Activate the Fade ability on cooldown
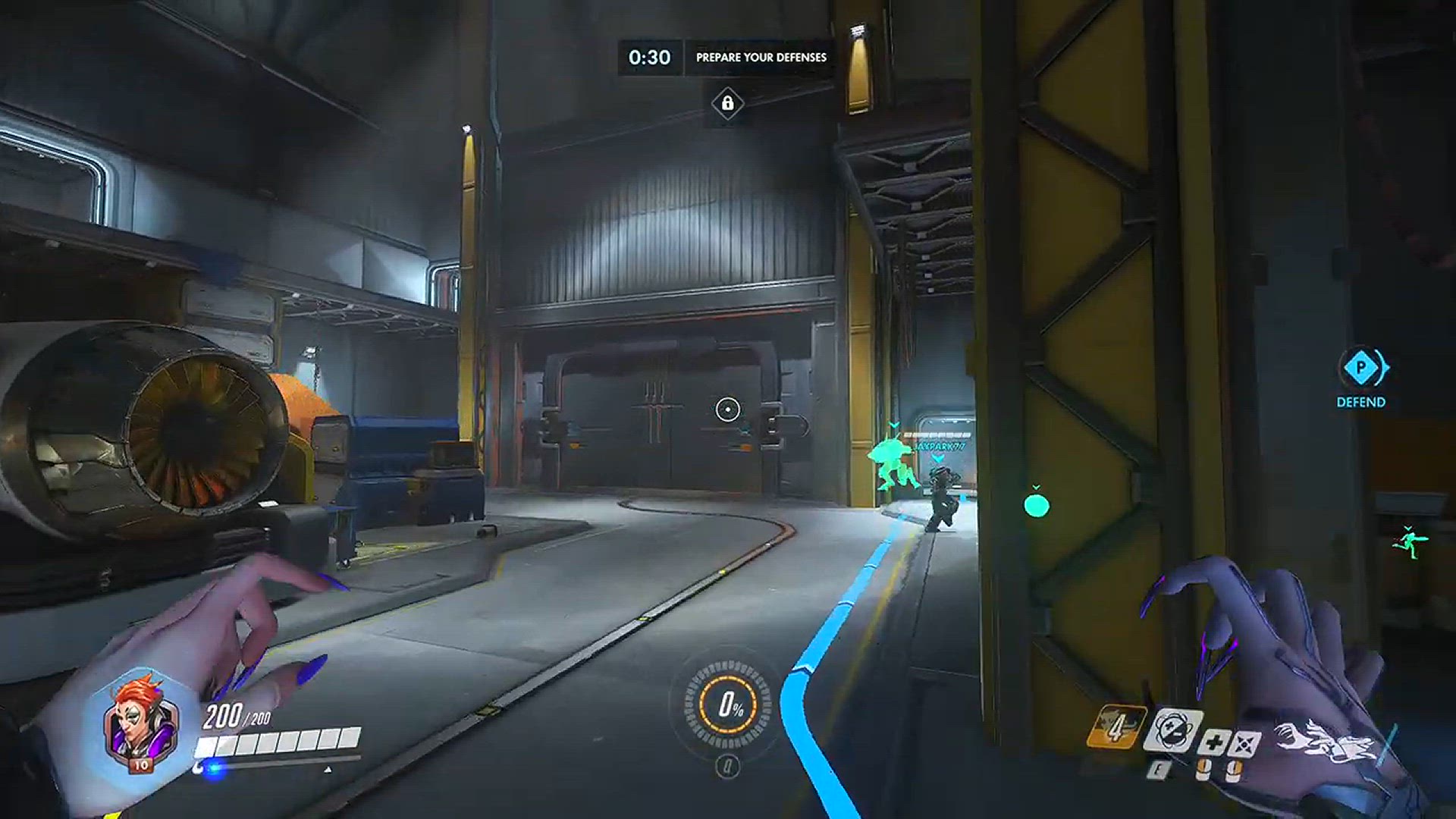1456x819 pixels. (x=1116, y=728)
